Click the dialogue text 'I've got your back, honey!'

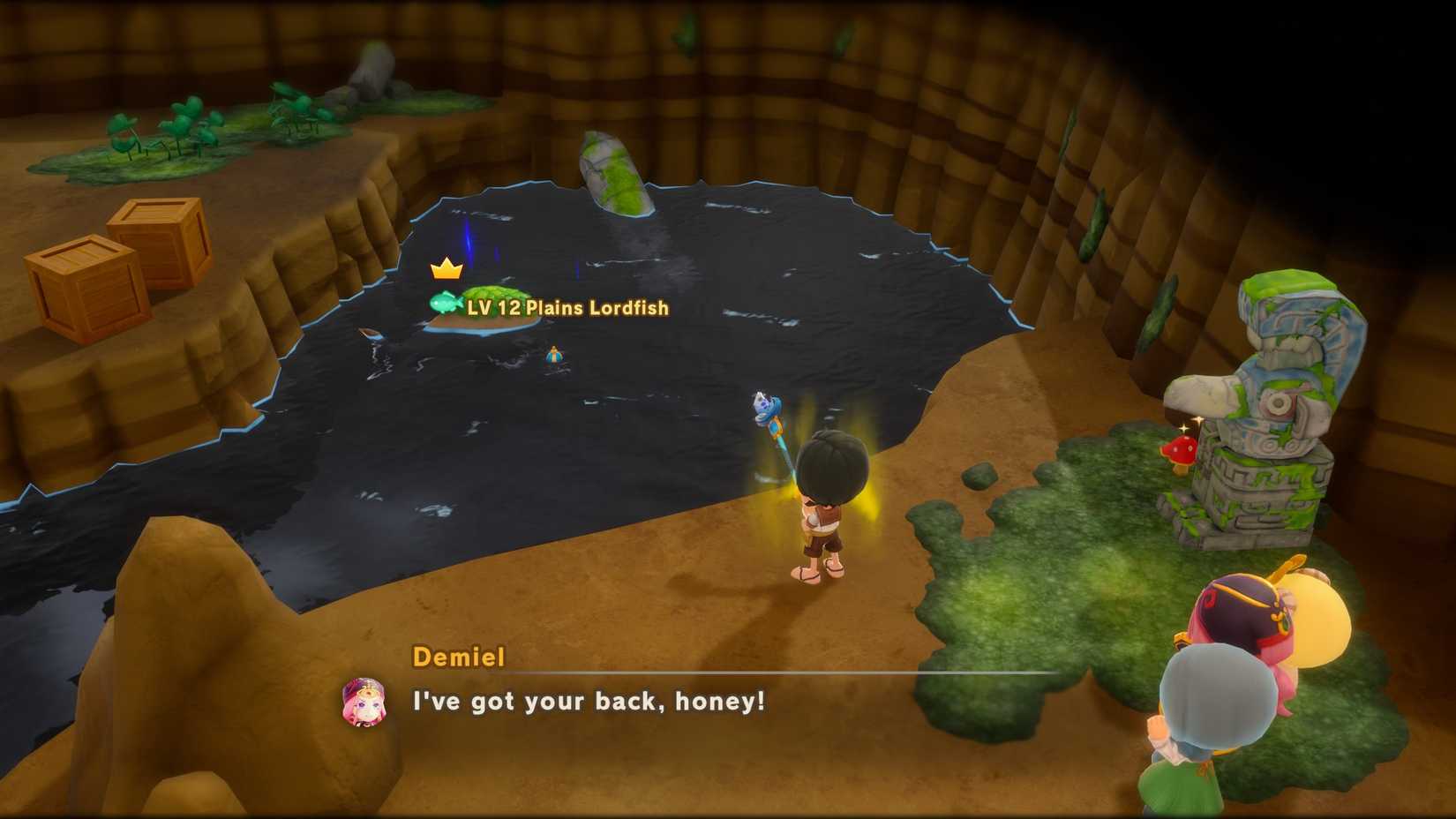tap(587, 703)
